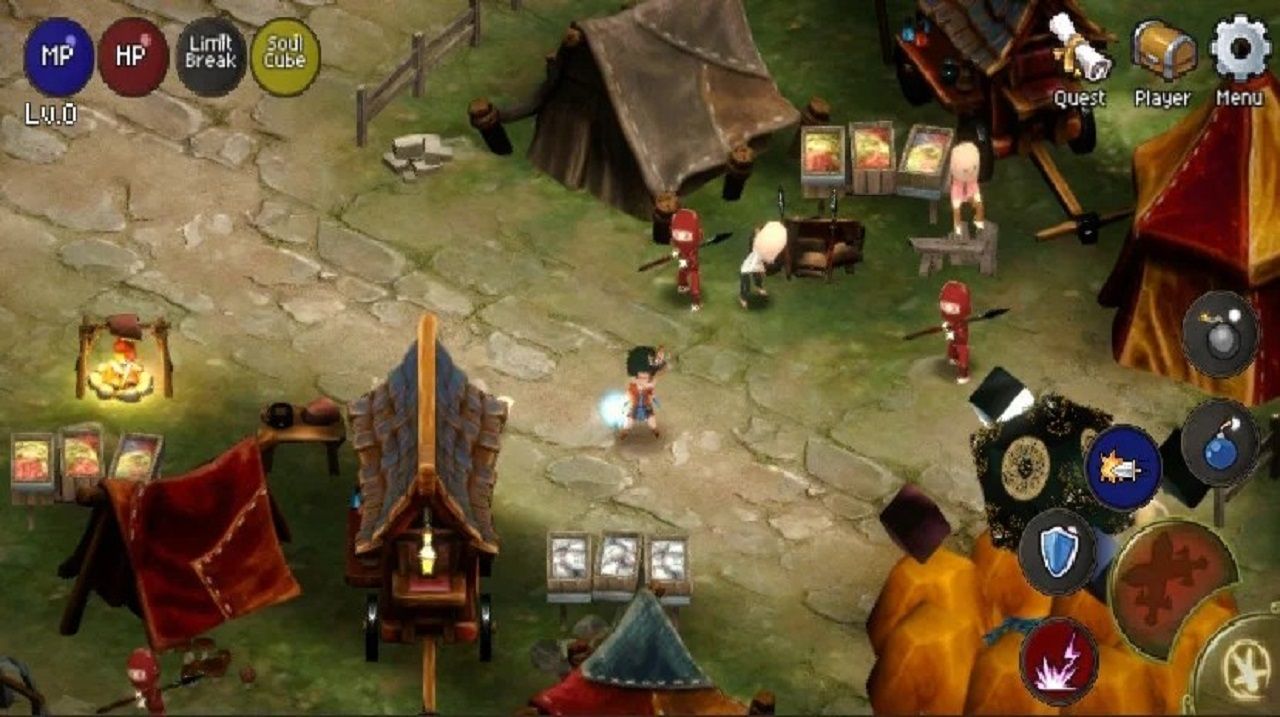Cast the lightning burst skill
This screenshot has height=717, width=1280.
point(1058,660)
